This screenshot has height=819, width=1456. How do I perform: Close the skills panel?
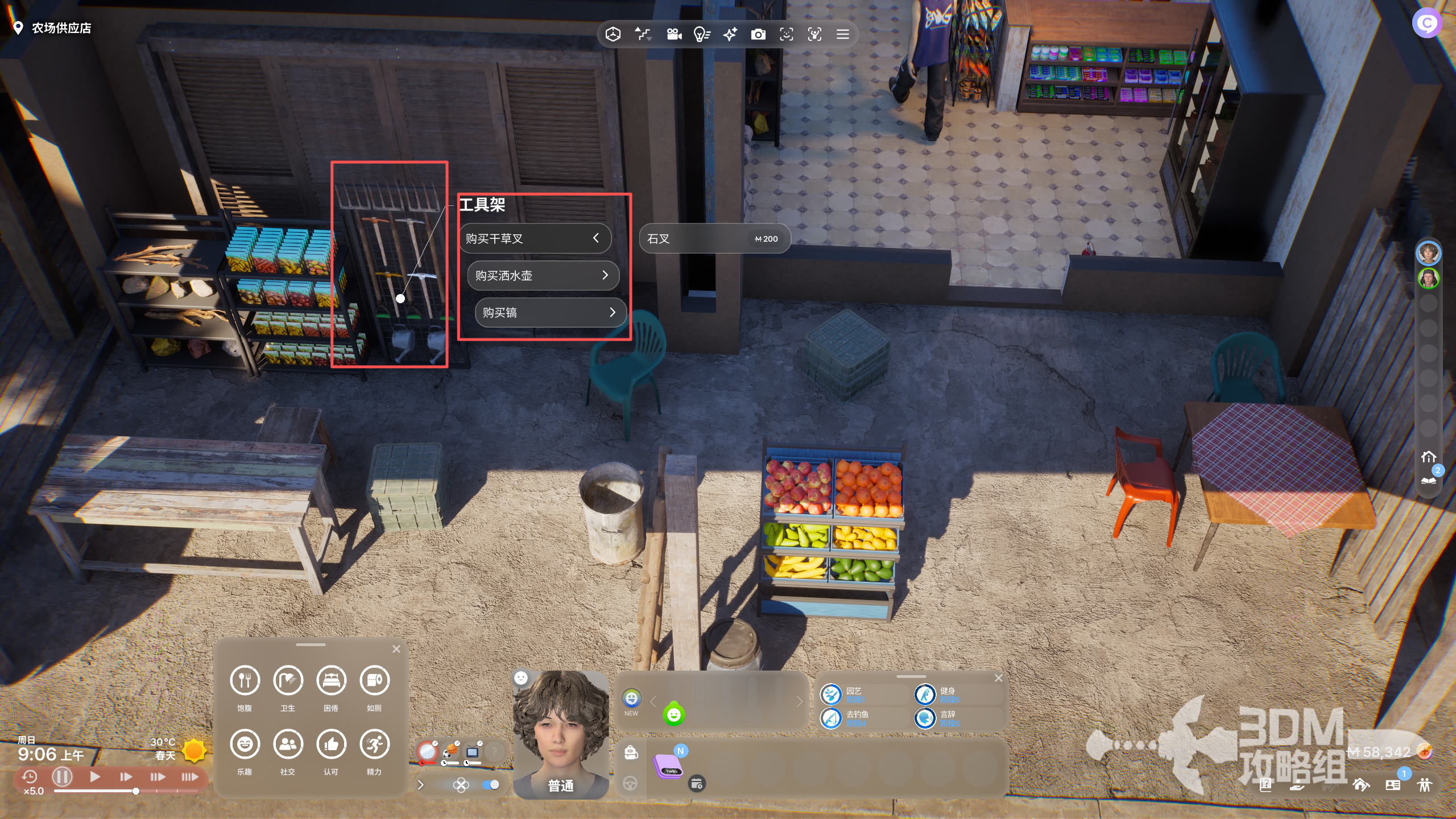coord(998,678)
